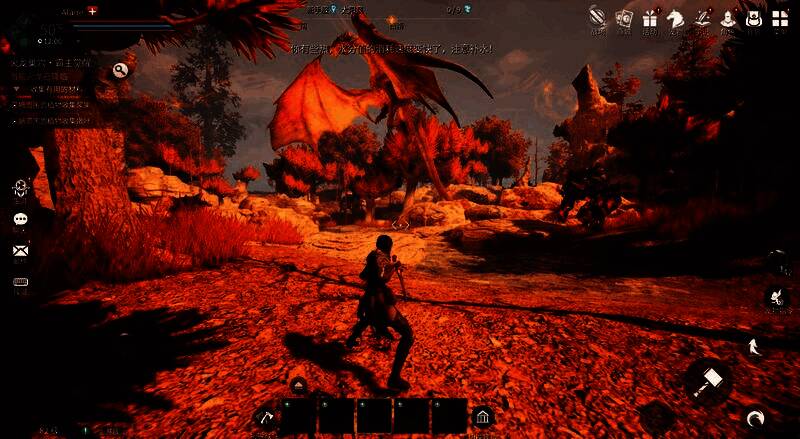The width and height of the screenshot is (800, 439).
Task: Open the cards menu icon
Action: point(625,18)
